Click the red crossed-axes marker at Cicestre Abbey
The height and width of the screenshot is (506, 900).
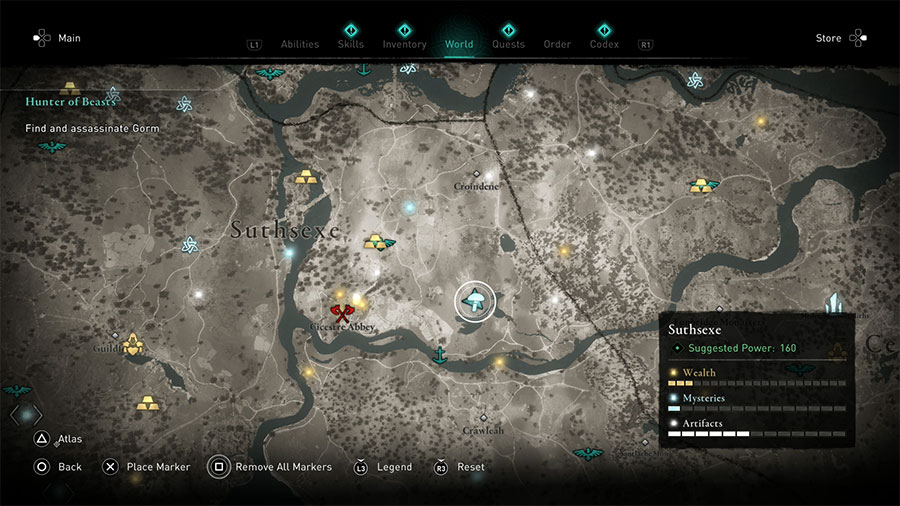[x=342, y=313]
